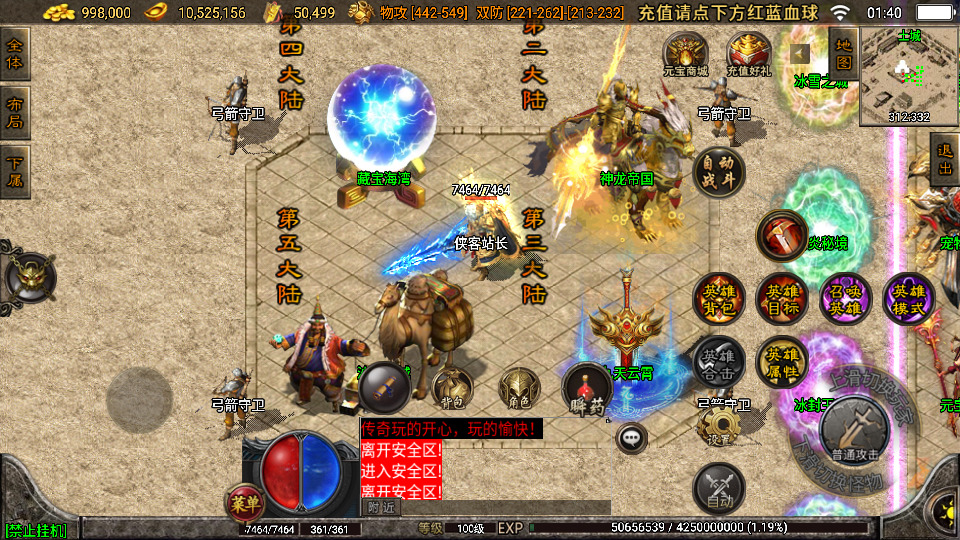
Task: Open the 设置 settings gear
Action: click(718, 427)
